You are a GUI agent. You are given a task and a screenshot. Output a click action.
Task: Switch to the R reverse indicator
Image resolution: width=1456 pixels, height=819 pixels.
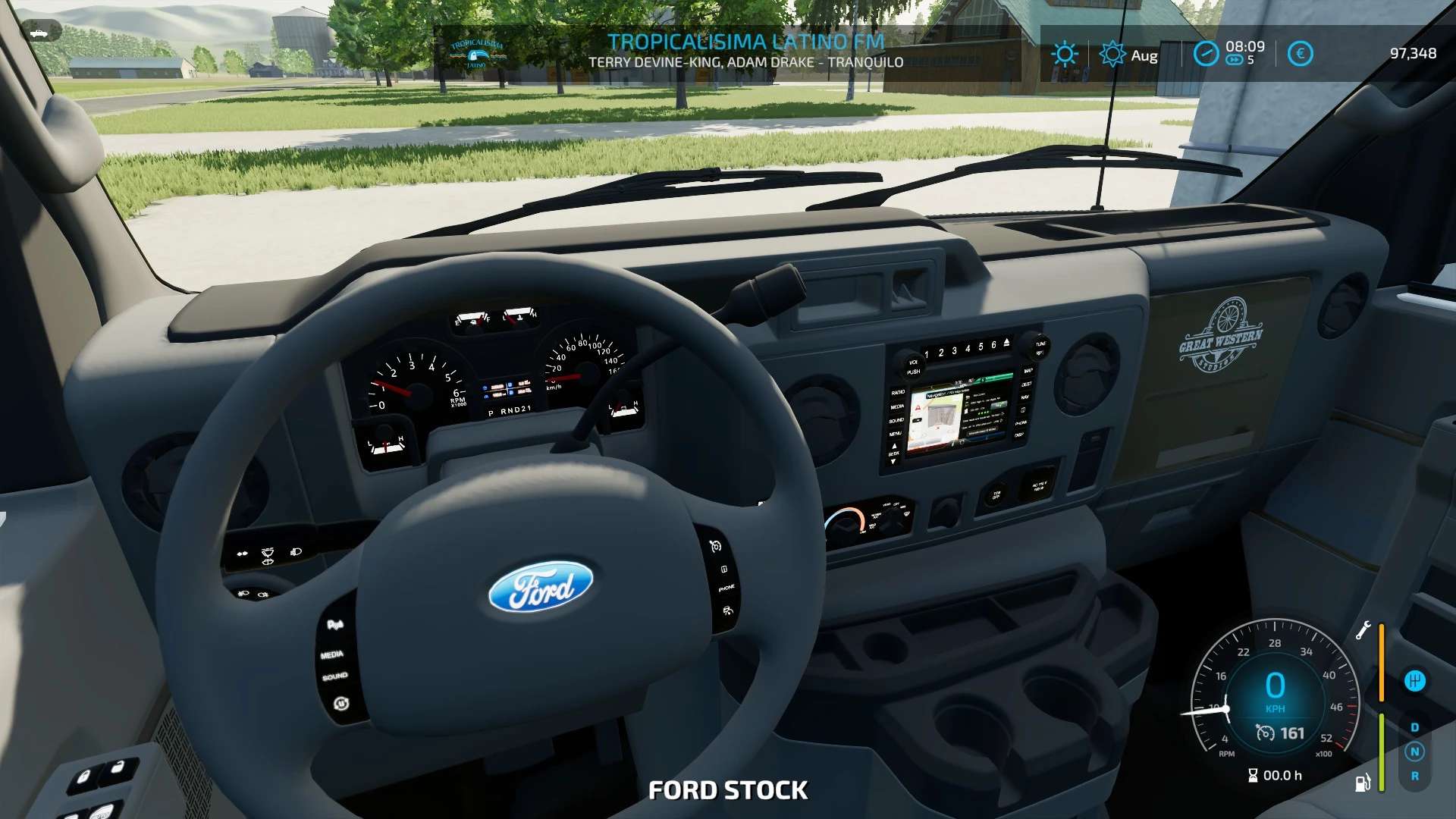1414,776
